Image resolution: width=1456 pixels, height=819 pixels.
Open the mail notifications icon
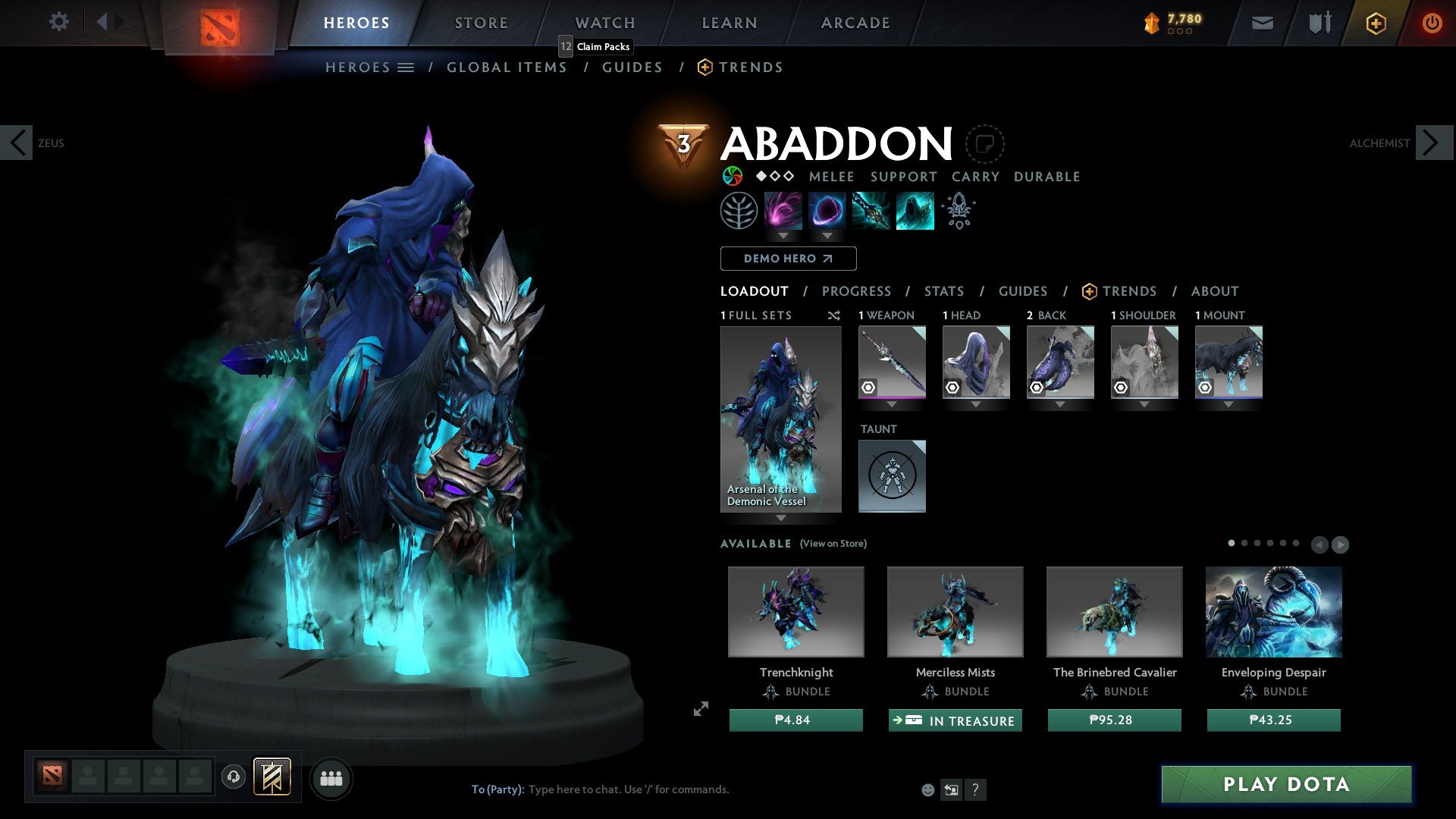(1261, 22)
